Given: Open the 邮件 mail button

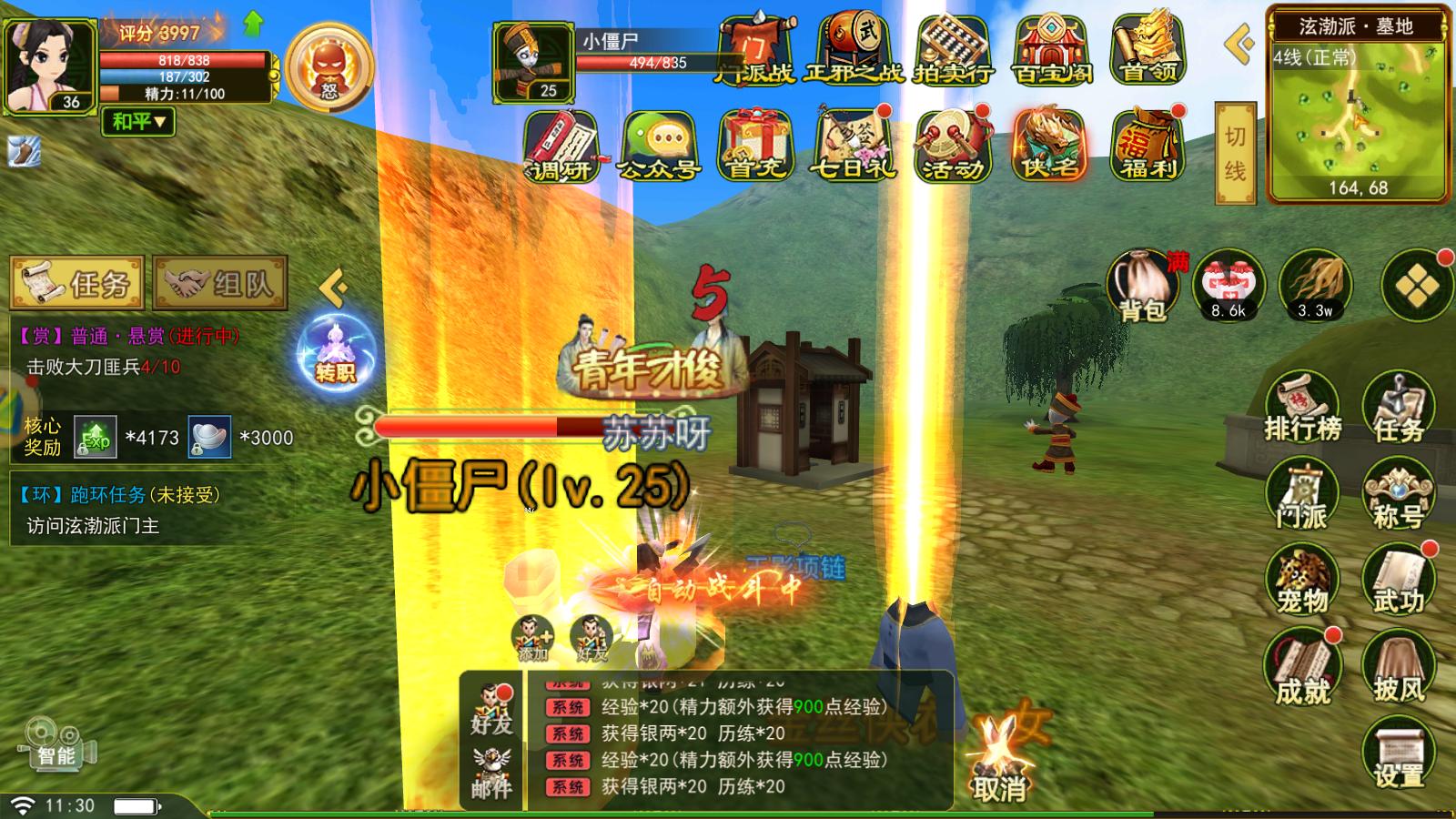Looking at the screenshot, I should click(491, 773).
